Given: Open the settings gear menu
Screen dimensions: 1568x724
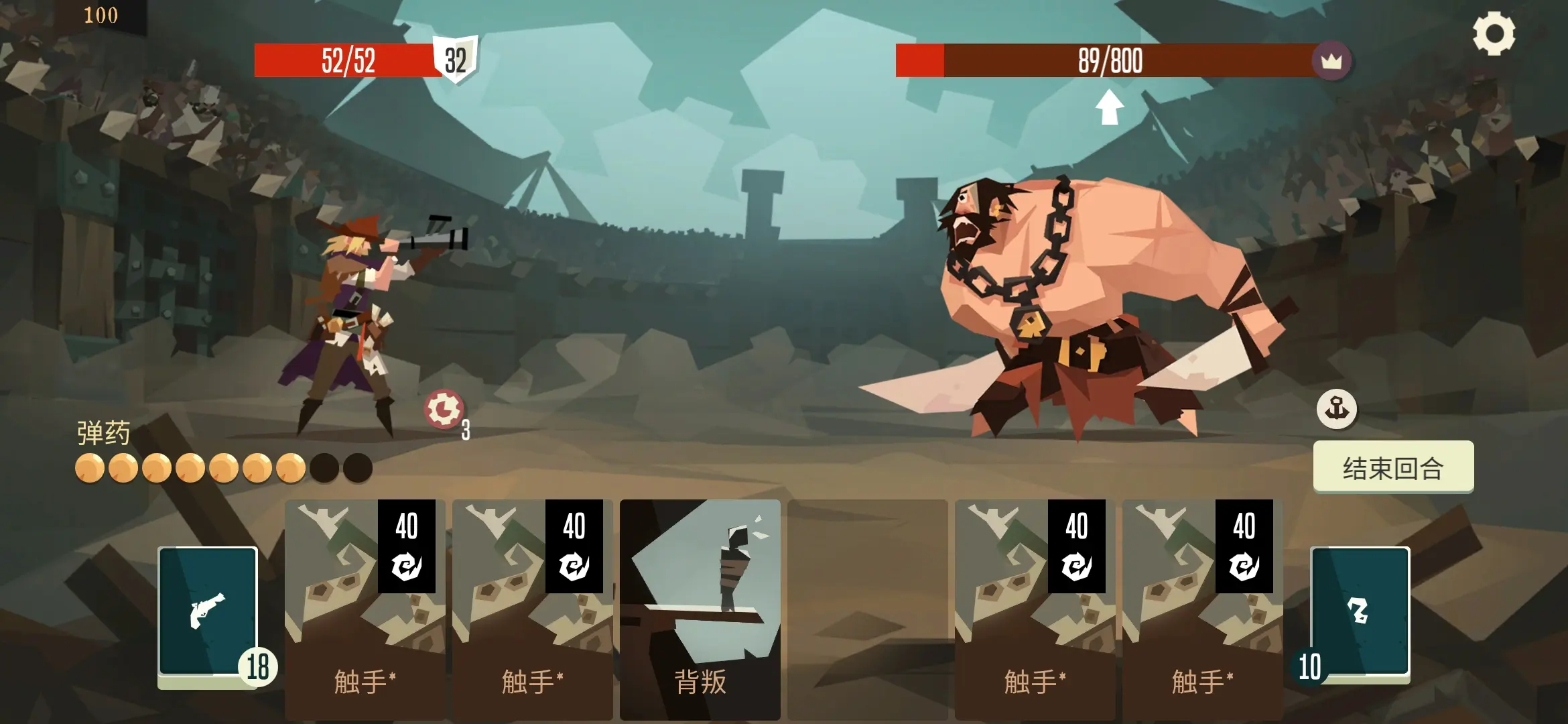Looking at the screenshot, I should tap(1494, 34).
